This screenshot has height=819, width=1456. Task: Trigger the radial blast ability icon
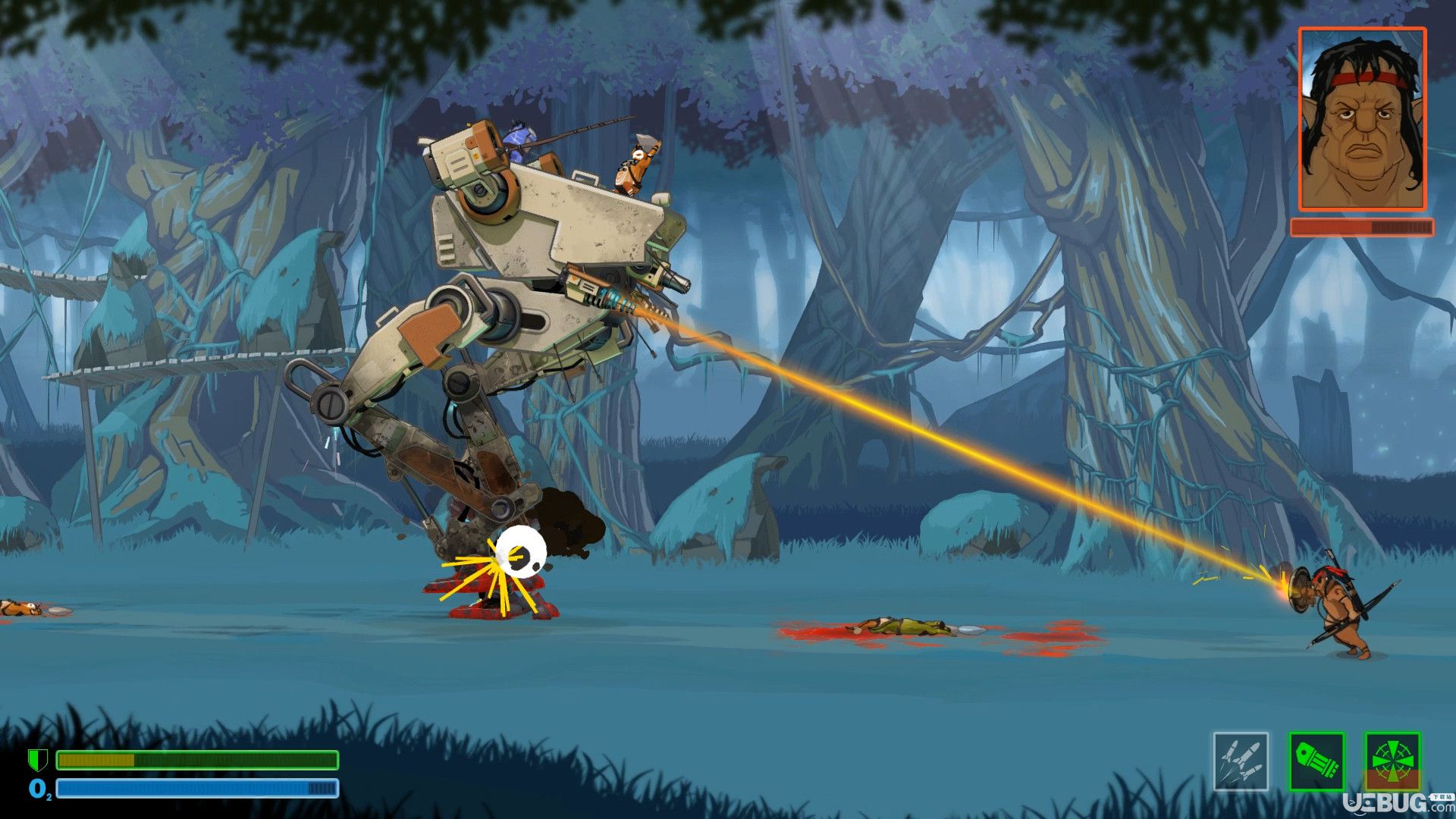pos(1392,761)
